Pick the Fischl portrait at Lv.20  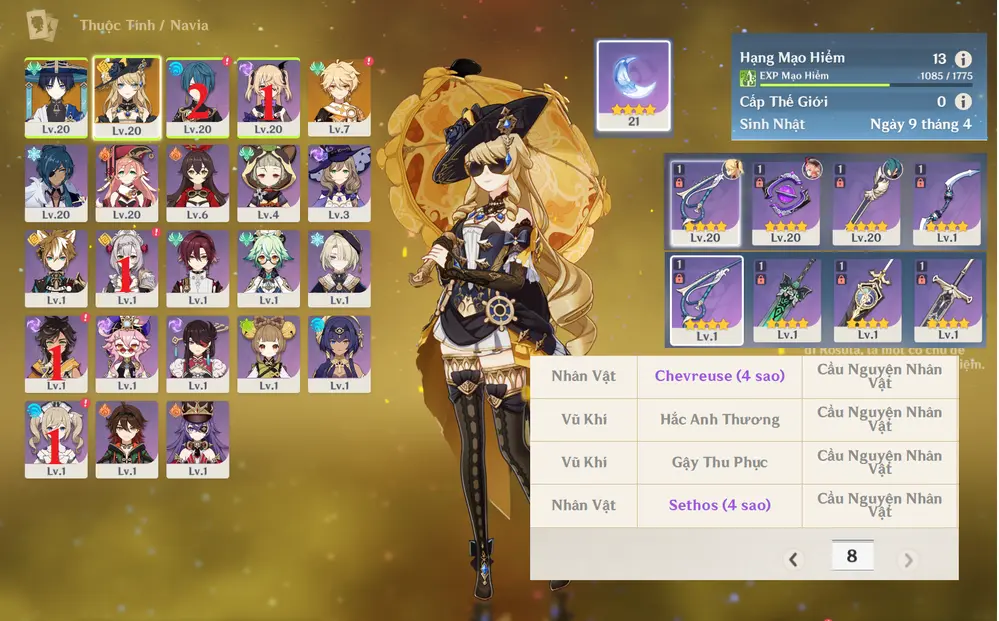(269, 97)
